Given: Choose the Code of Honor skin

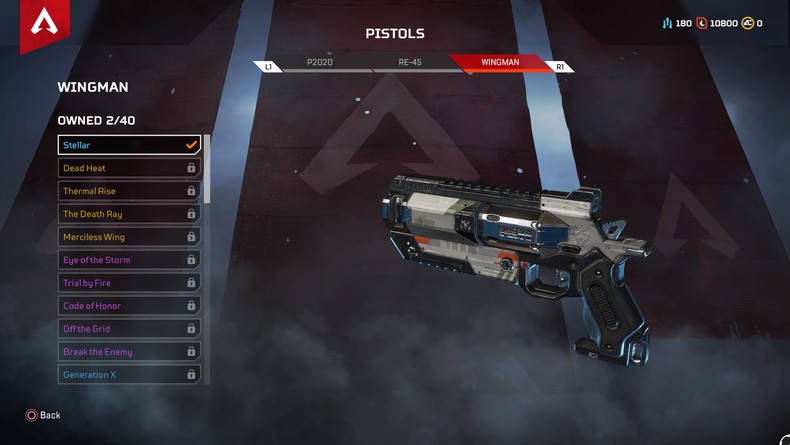Looking at the screenshot, I should click(129, 306).
